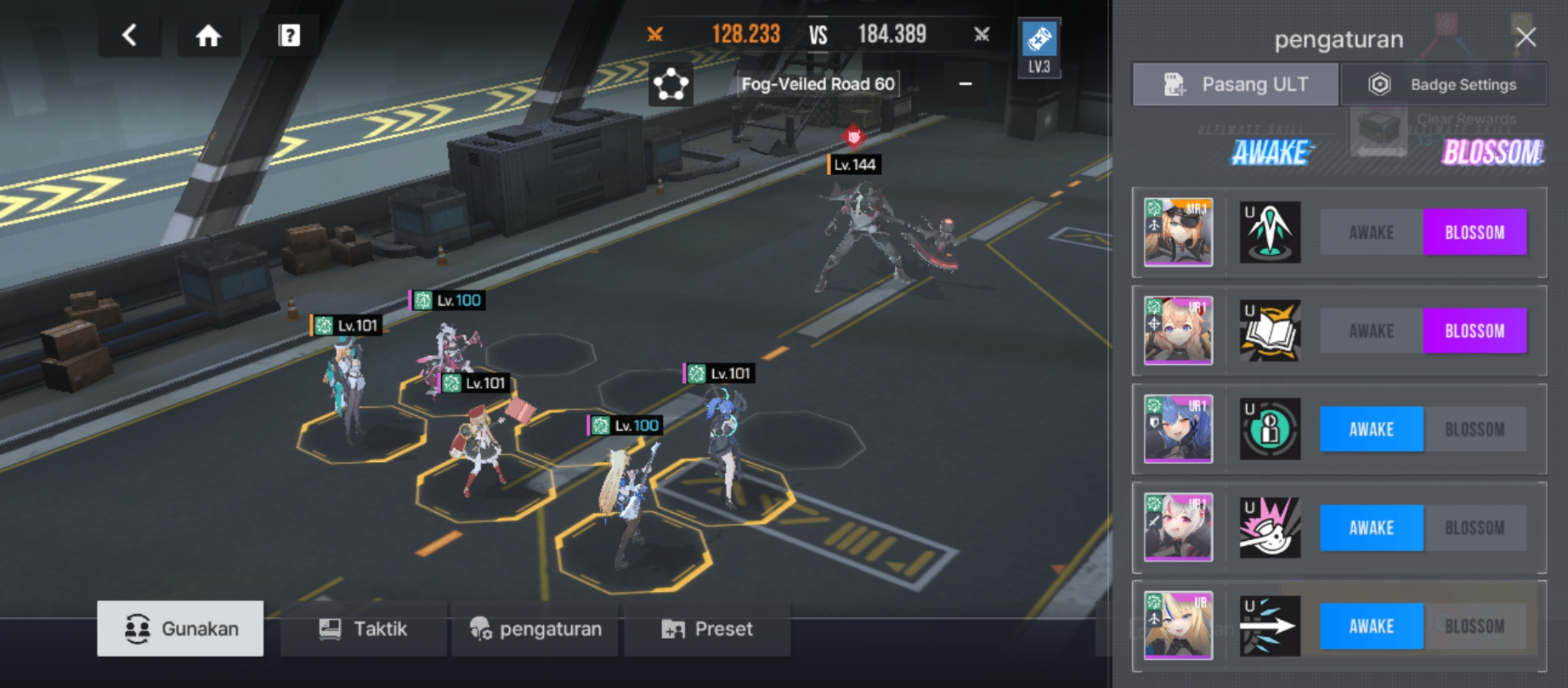
Task: Choose AWAKE for the book skill character
Action: (x=1371, y=331)
